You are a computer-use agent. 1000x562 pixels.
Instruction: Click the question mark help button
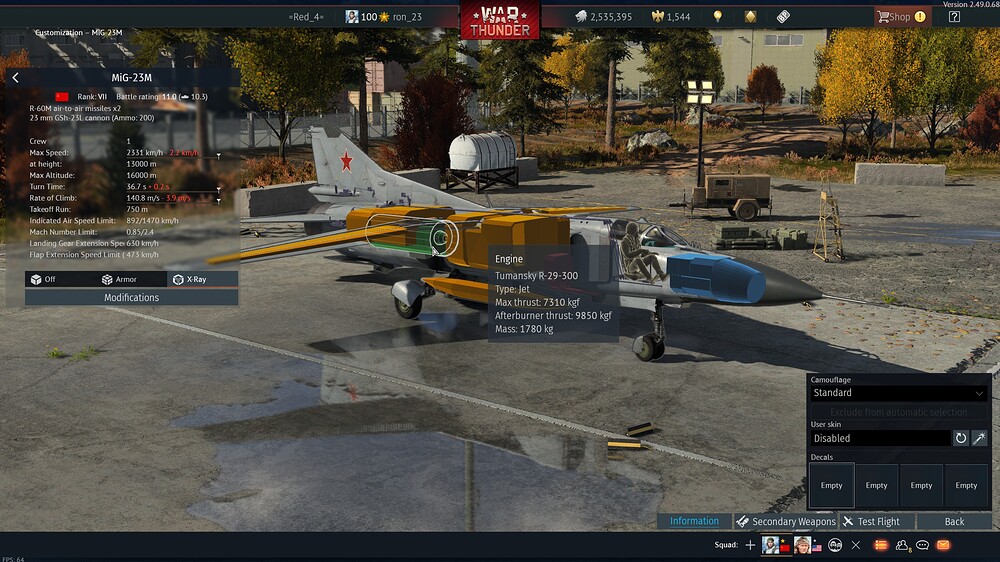pyautogui.click(x=954, y=17)
